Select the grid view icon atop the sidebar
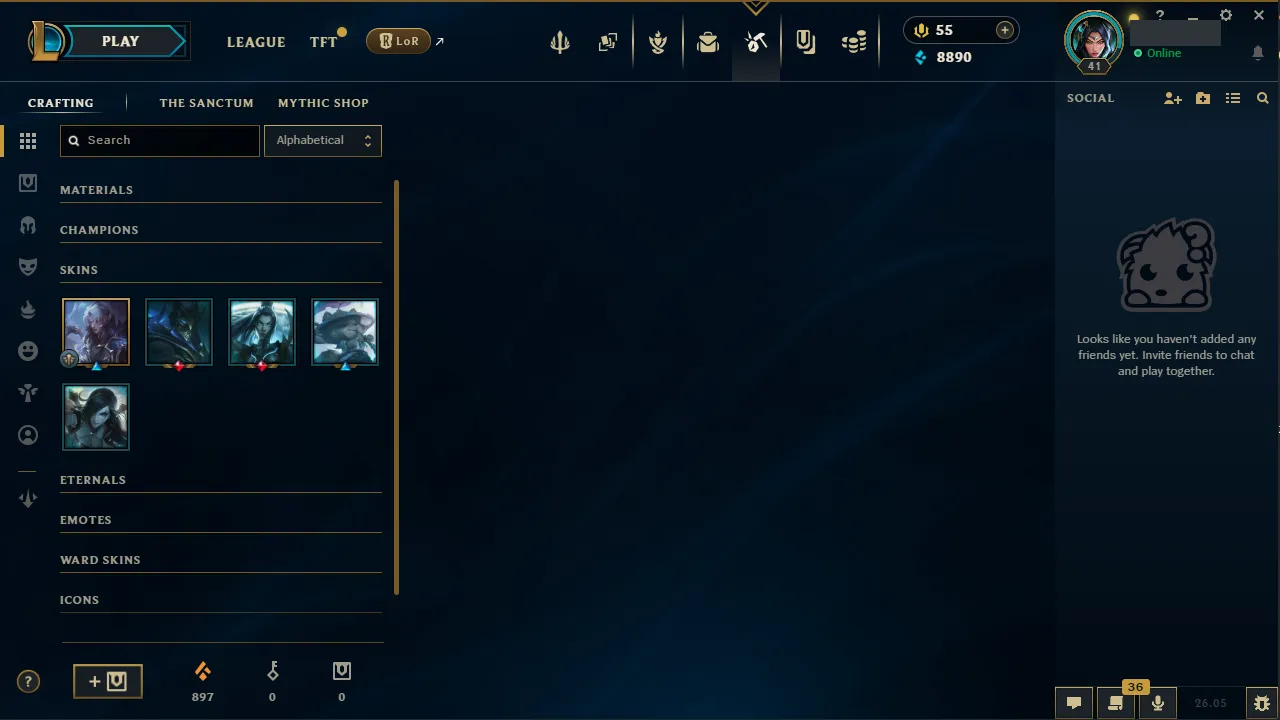The width and height of the screenshot is (1280, 720). click(x=28, y=141)
